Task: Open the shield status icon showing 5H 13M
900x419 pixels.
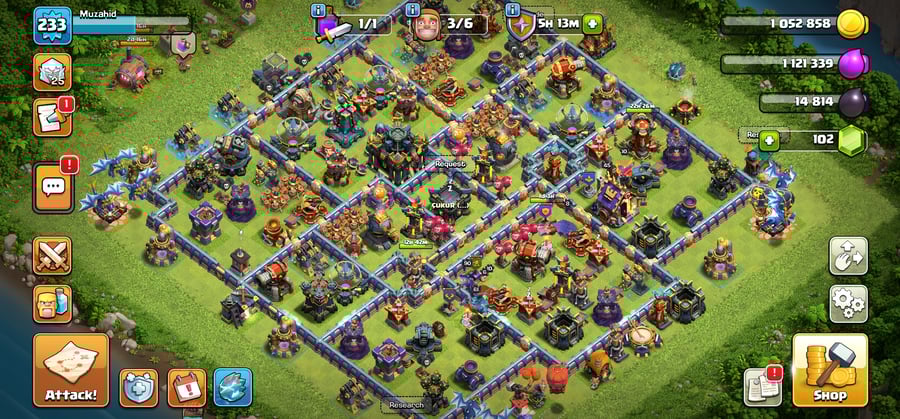Action: 522,23
